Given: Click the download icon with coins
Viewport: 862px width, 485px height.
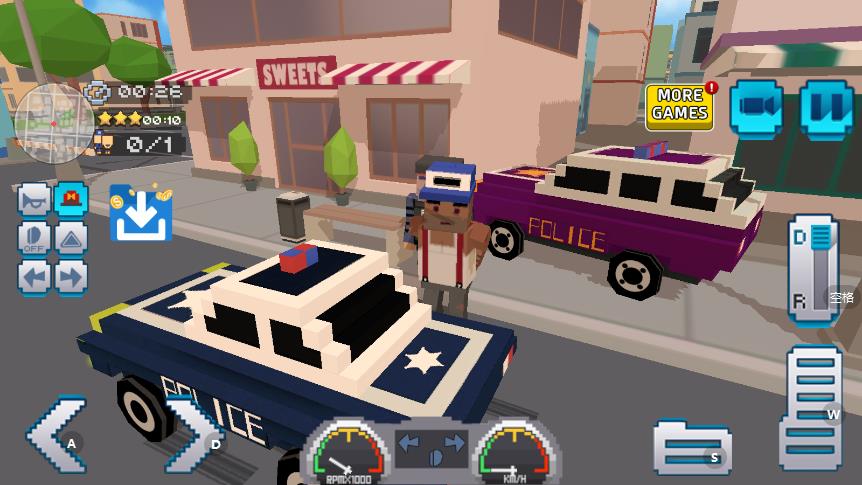Looking at the screenshot, I should point(140,214).
